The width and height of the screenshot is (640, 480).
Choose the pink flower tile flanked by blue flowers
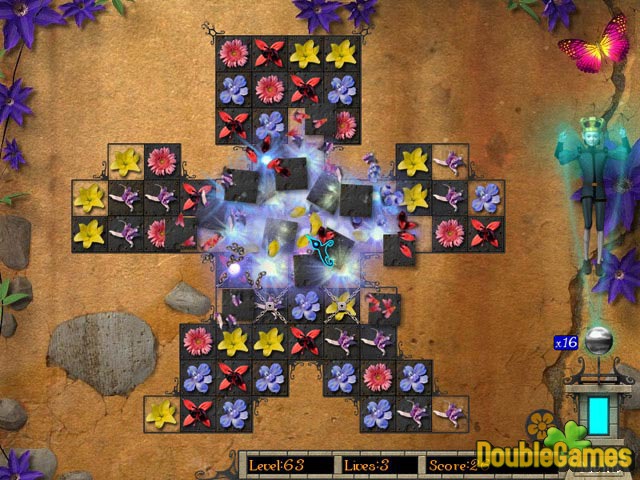378,377
